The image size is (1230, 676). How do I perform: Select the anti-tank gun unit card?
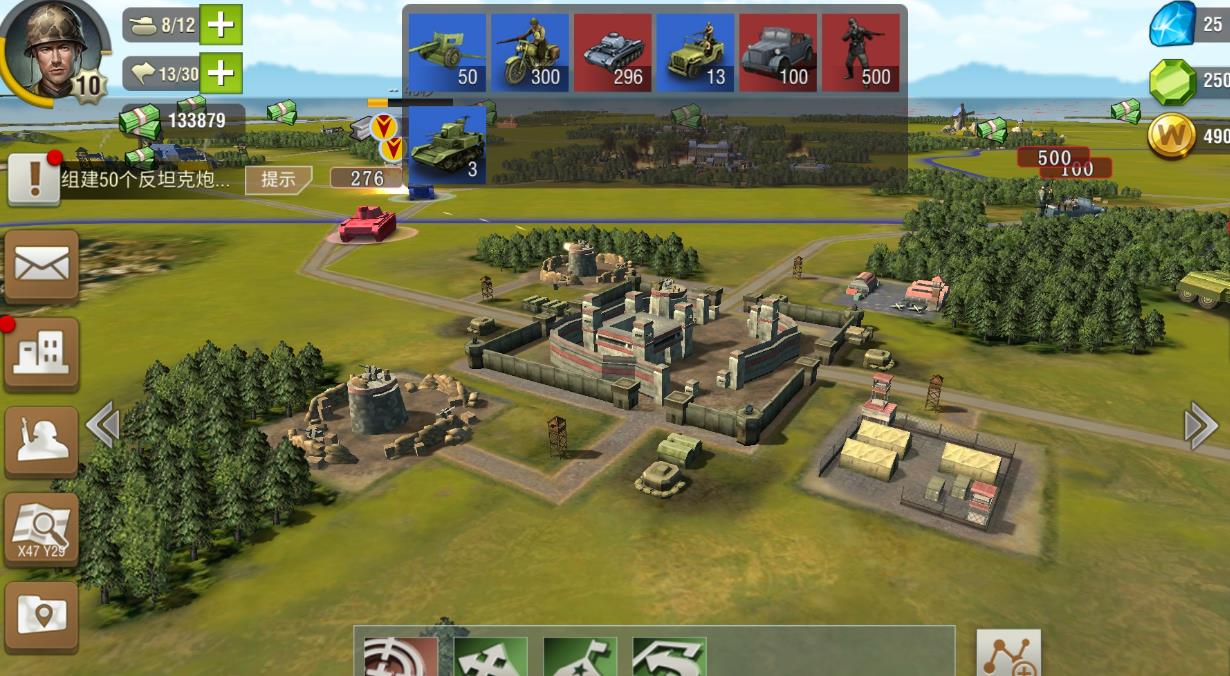(x=446, y=52)
